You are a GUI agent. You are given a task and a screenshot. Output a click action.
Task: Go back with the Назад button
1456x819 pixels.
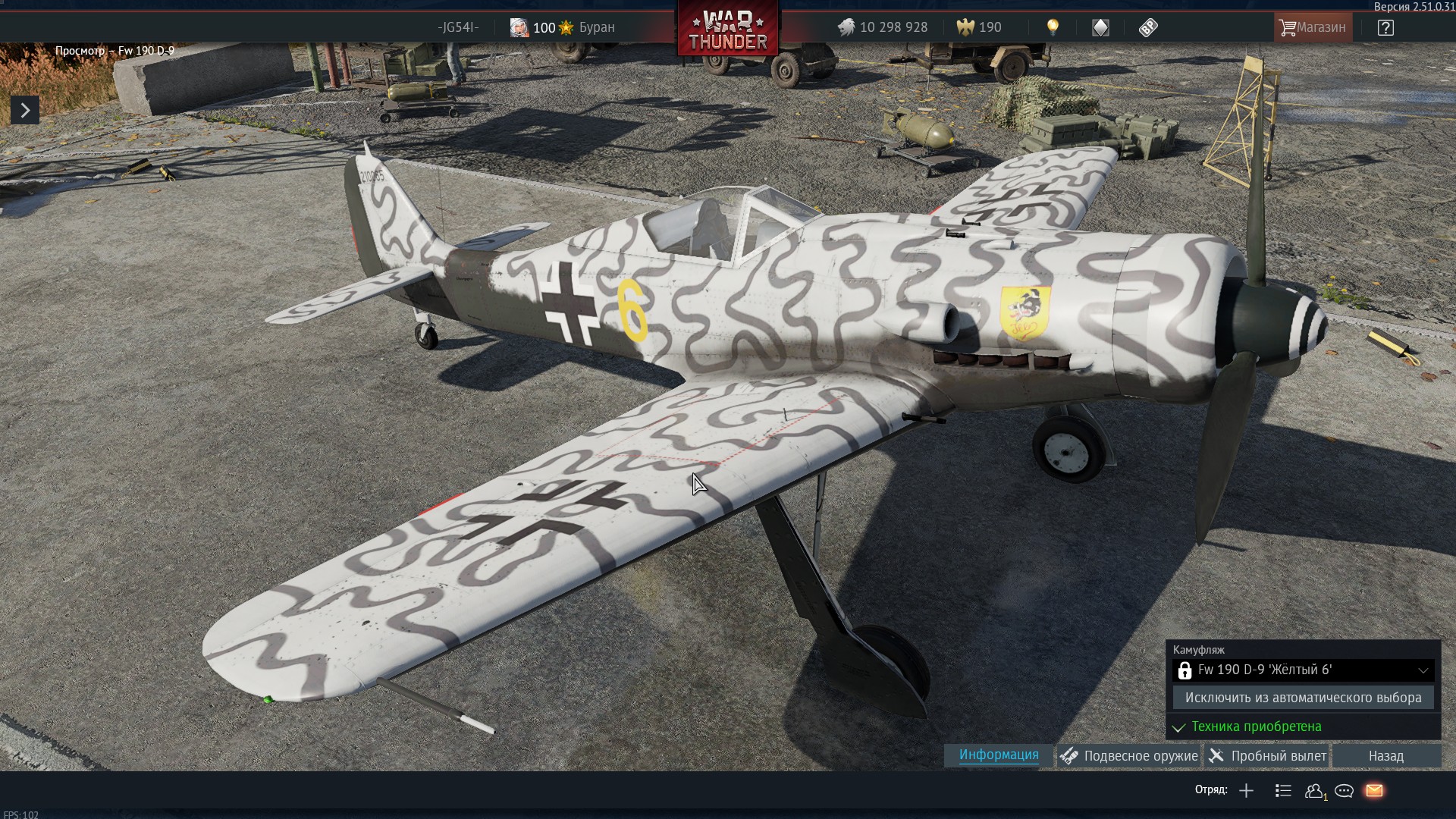point(1385,756)
